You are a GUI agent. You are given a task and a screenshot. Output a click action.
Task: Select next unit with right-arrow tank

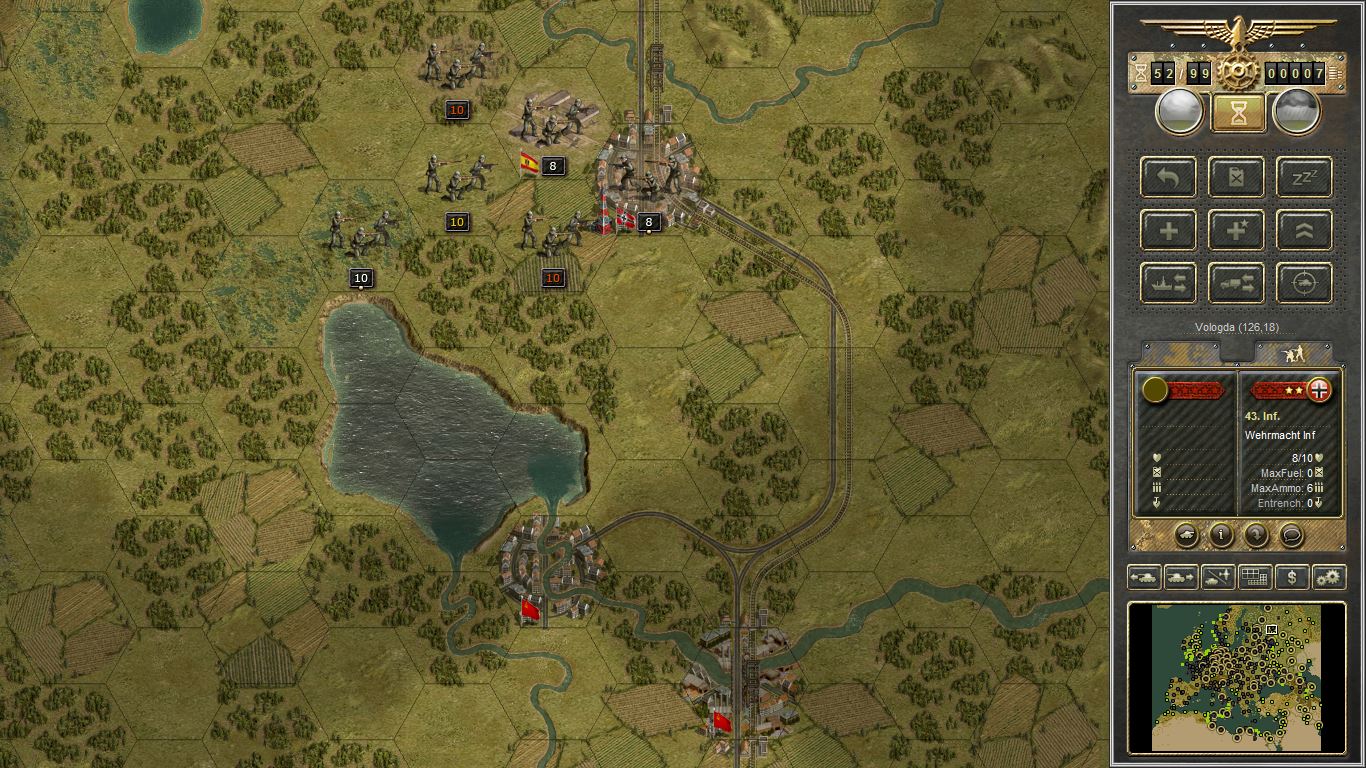point(1181,577)
